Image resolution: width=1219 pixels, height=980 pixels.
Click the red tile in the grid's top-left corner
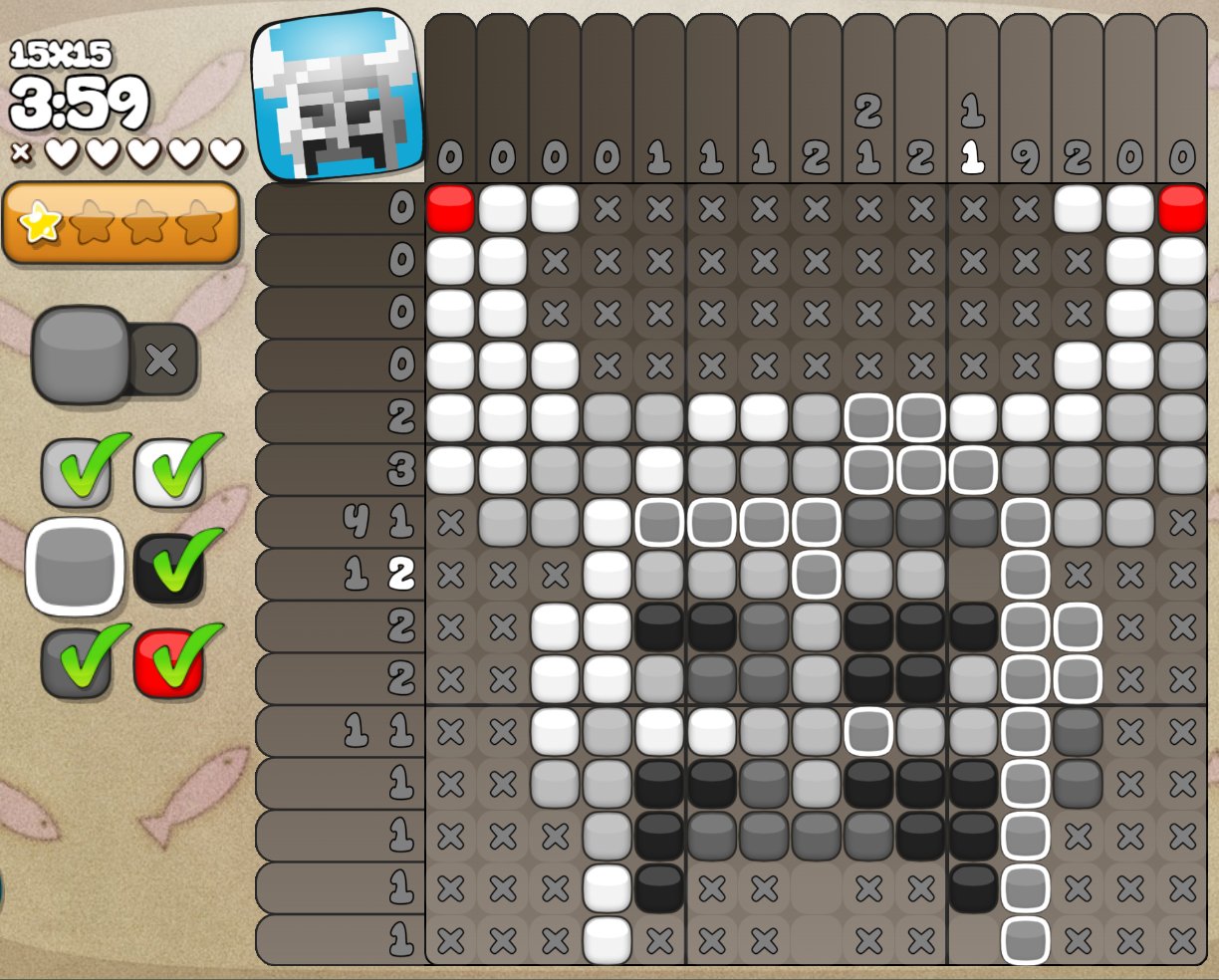click(450, 209)
